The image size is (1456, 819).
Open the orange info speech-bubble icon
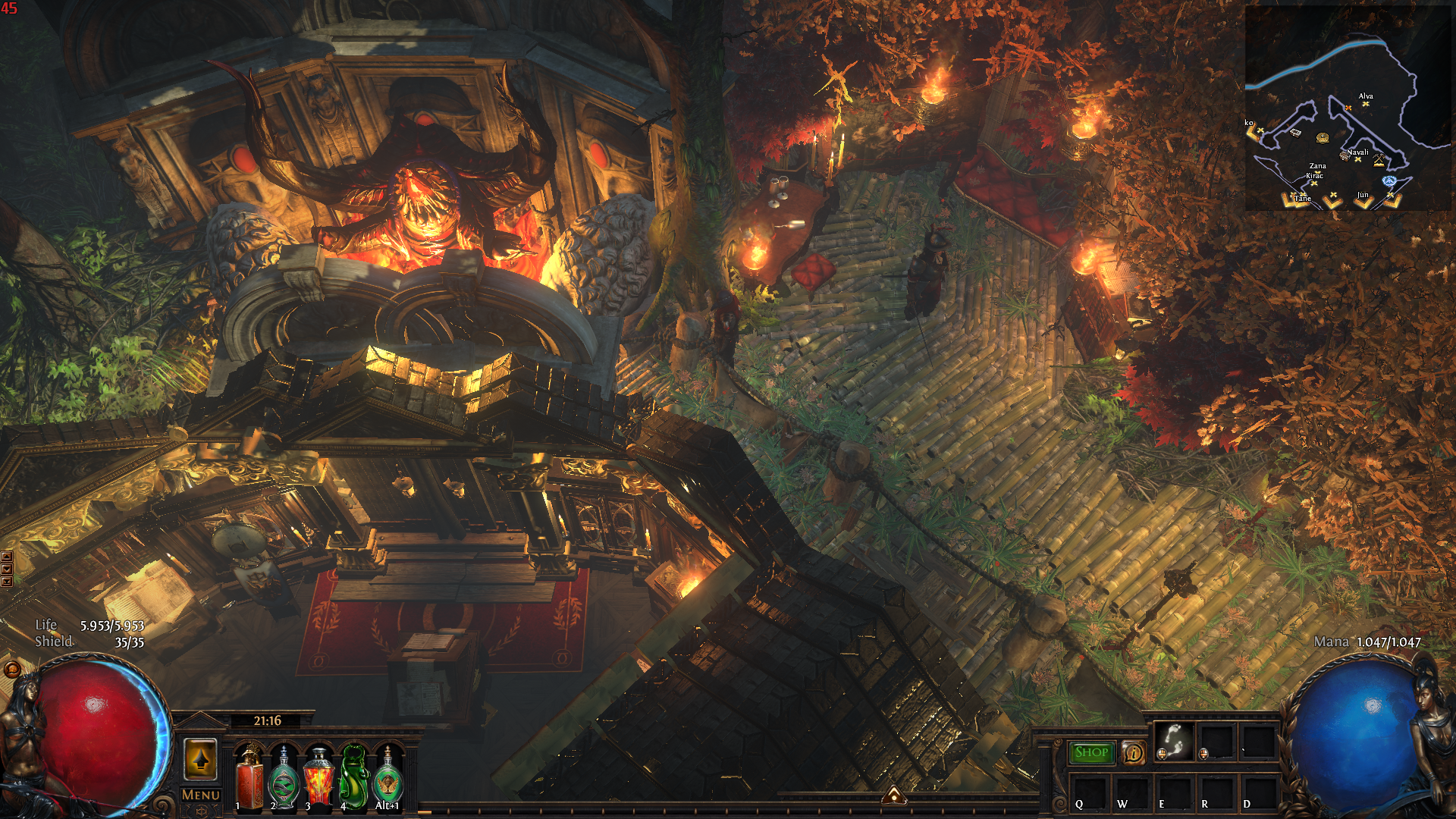[x=1133, y=752]
